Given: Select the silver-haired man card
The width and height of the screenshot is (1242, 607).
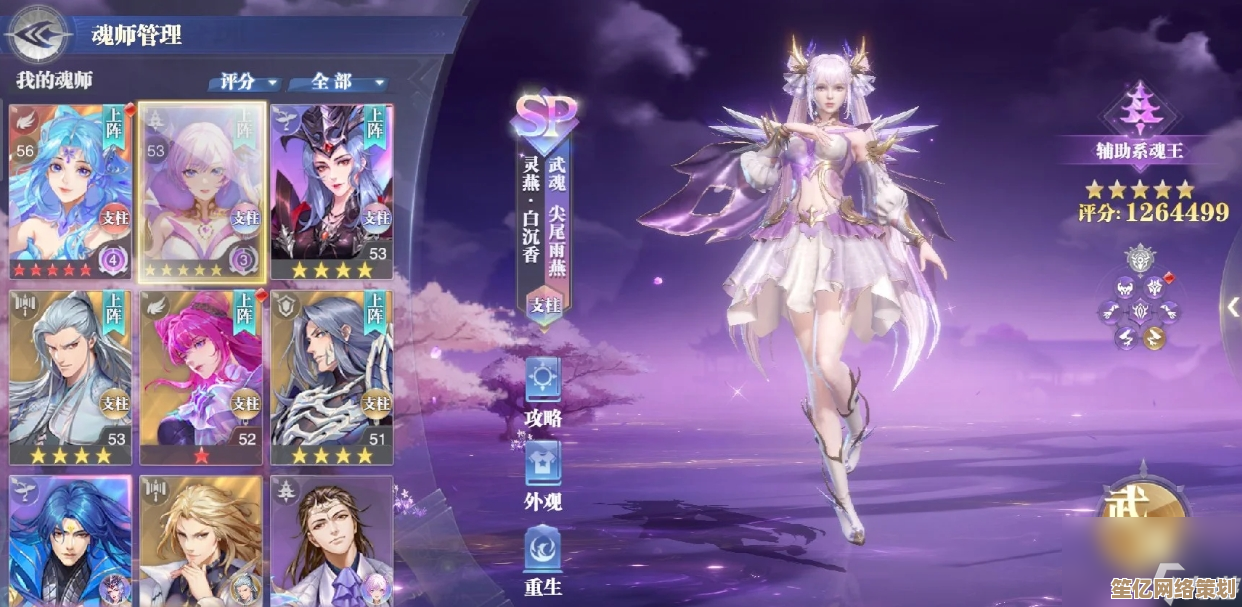Looking at the screenshot, I should 69,377.
